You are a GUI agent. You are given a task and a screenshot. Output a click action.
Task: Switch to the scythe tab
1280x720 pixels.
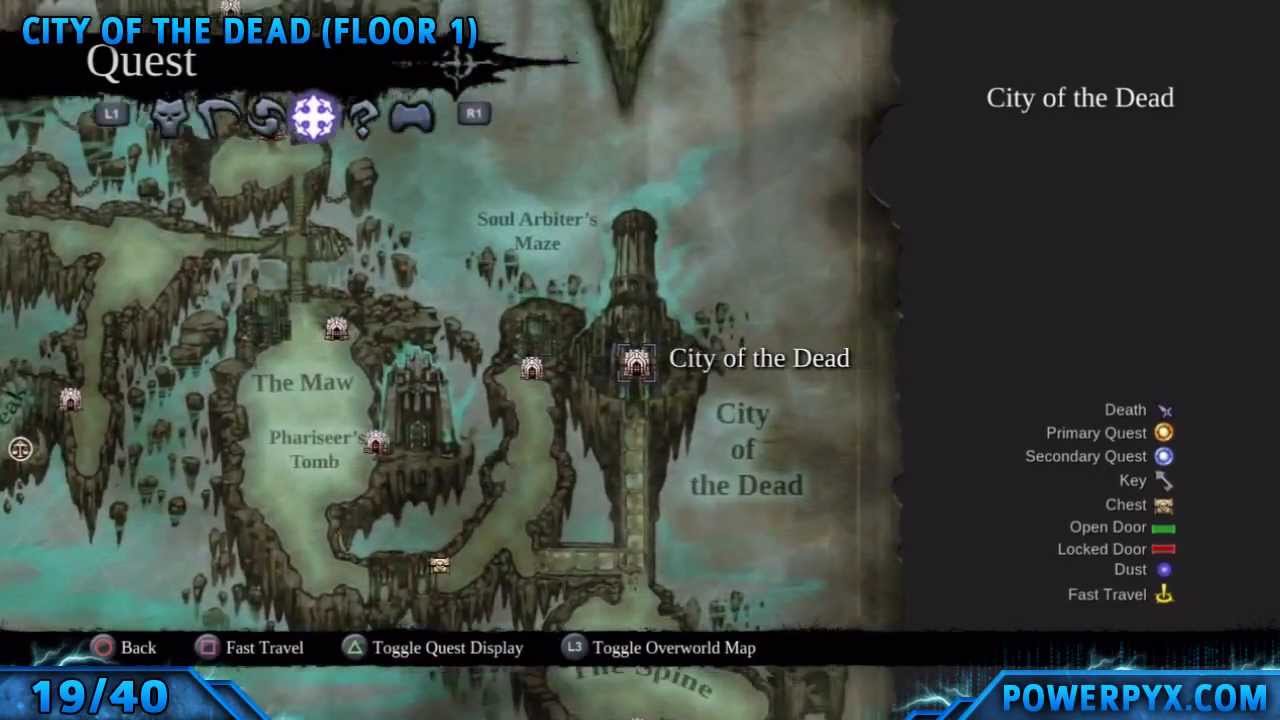(217, 118)
